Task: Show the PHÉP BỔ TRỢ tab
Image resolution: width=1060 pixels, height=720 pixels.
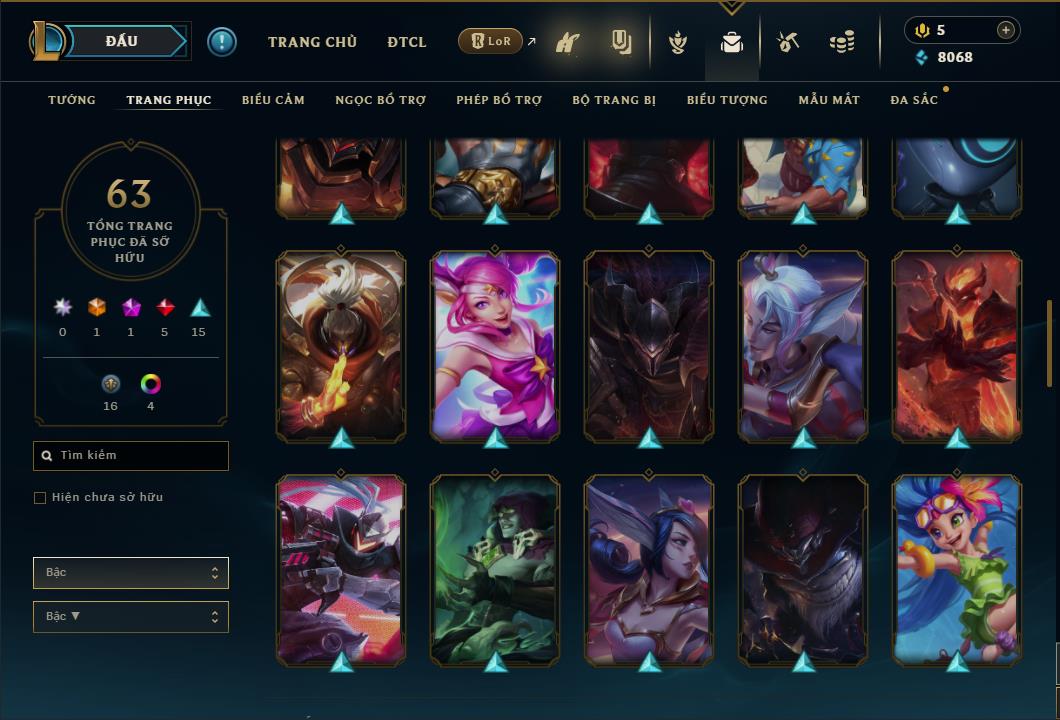Action: point(499,100)
